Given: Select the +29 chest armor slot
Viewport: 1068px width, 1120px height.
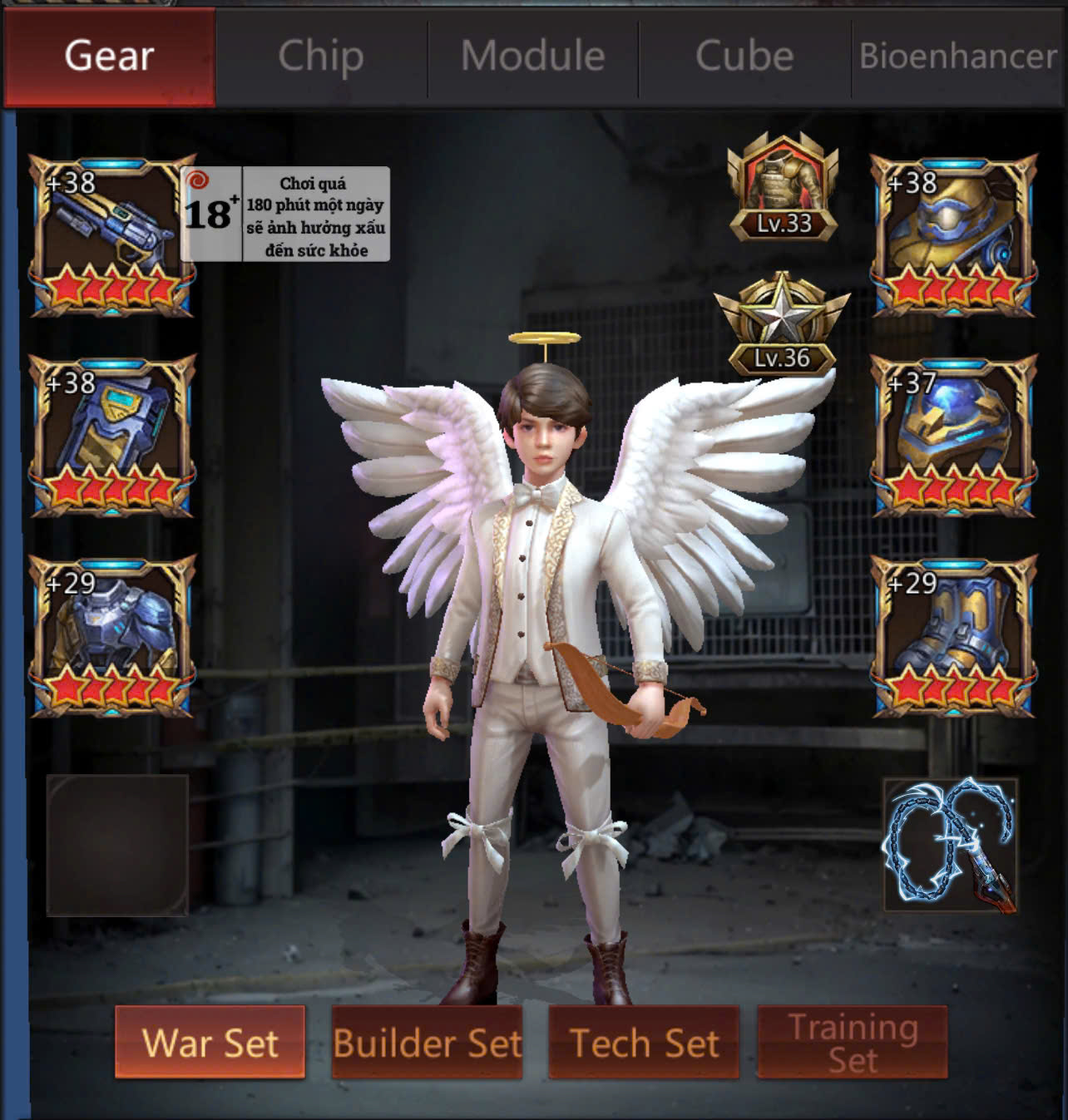Looking at the screenshot, I should (112, 636).
